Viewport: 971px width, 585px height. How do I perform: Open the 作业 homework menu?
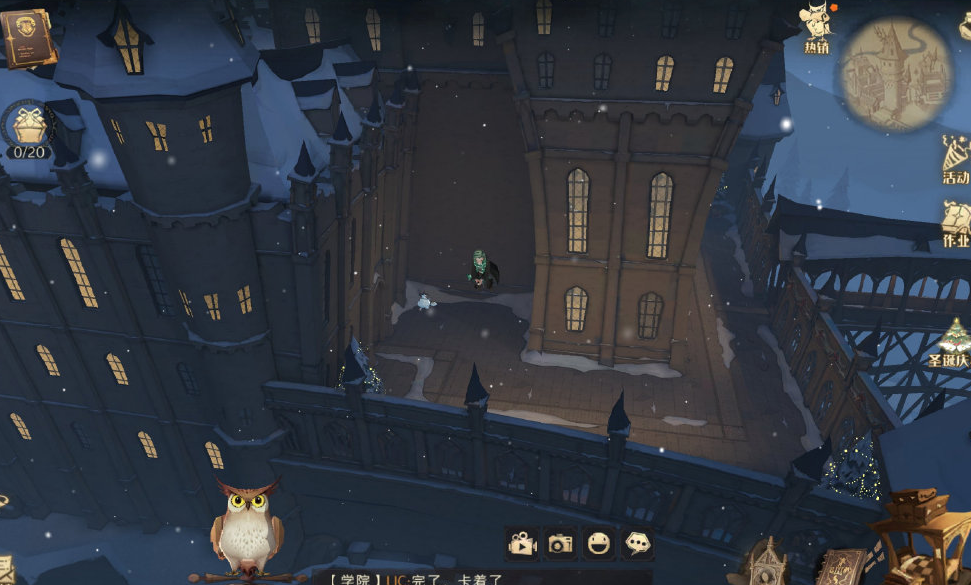click(x=955, y=222)
